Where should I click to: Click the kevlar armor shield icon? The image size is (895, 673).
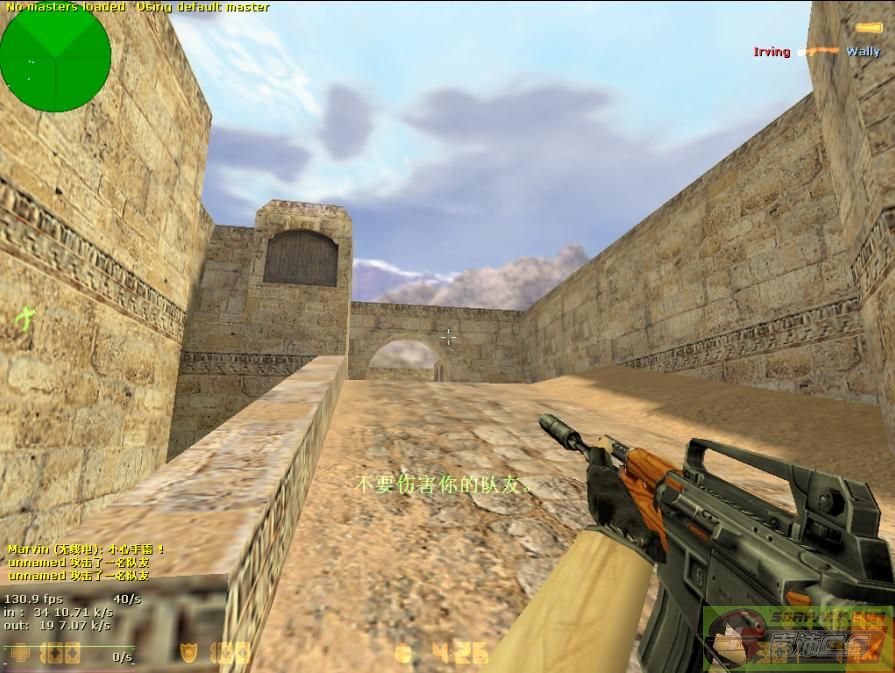point(188,654)
